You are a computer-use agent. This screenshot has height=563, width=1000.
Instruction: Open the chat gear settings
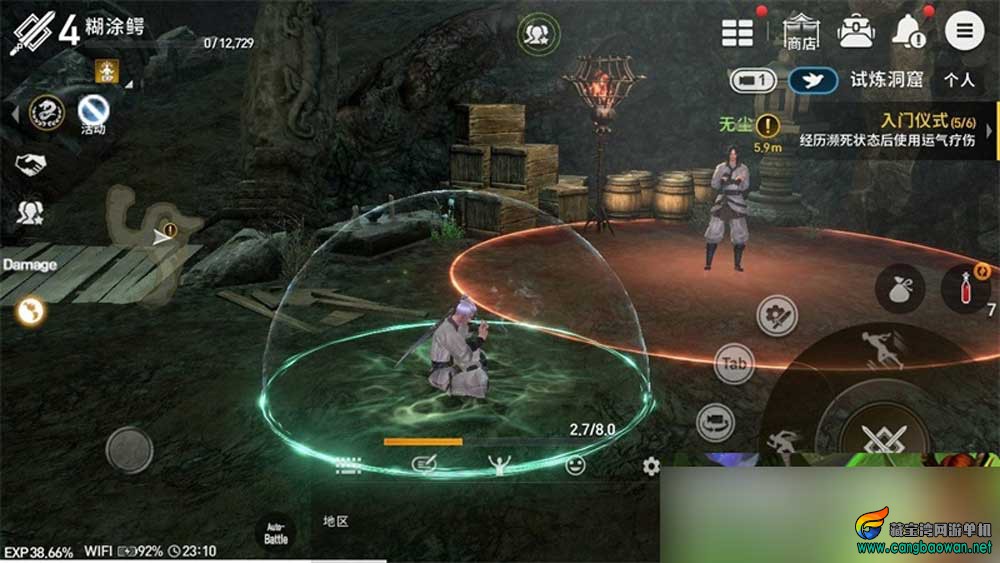click(651, 466)
